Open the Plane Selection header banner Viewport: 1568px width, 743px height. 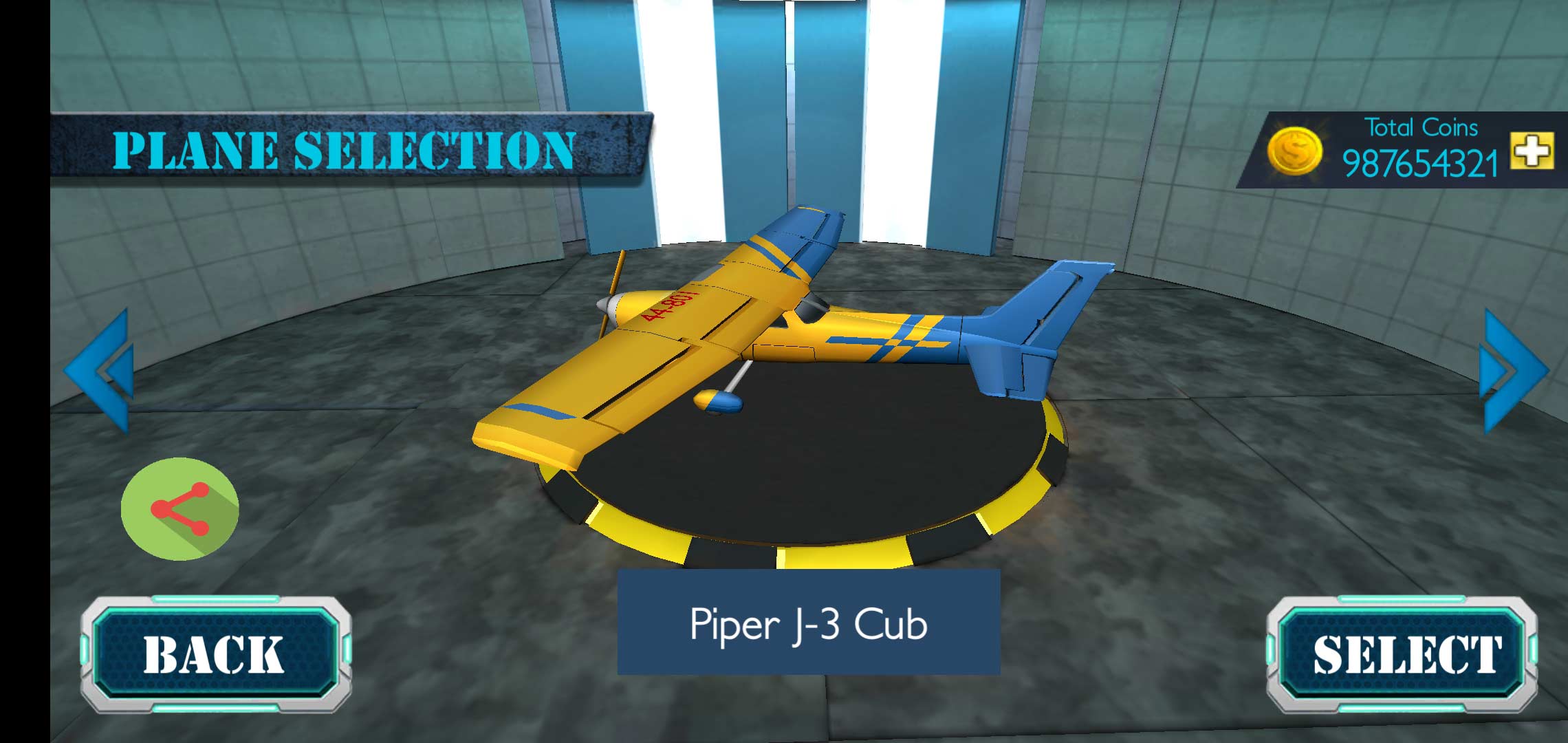344,148
